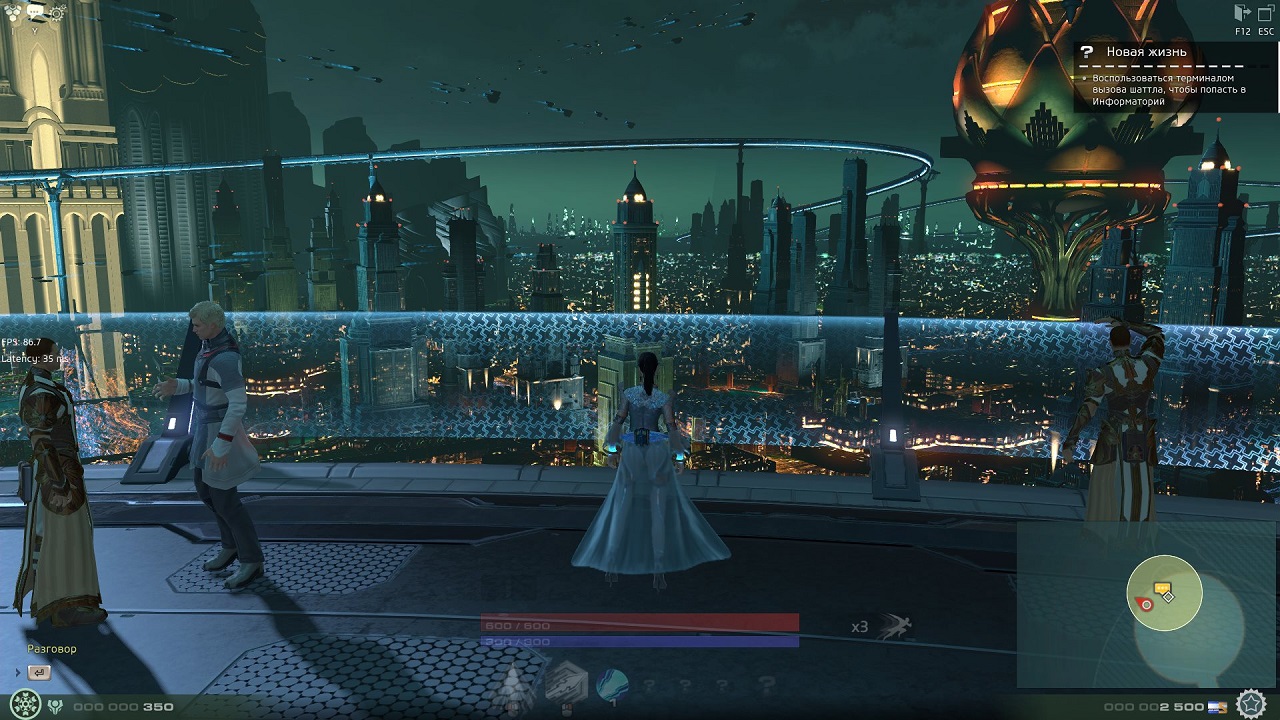
Task: Click the enter-key chat input button
Action: pyautogui.click(x=39, y=673)
